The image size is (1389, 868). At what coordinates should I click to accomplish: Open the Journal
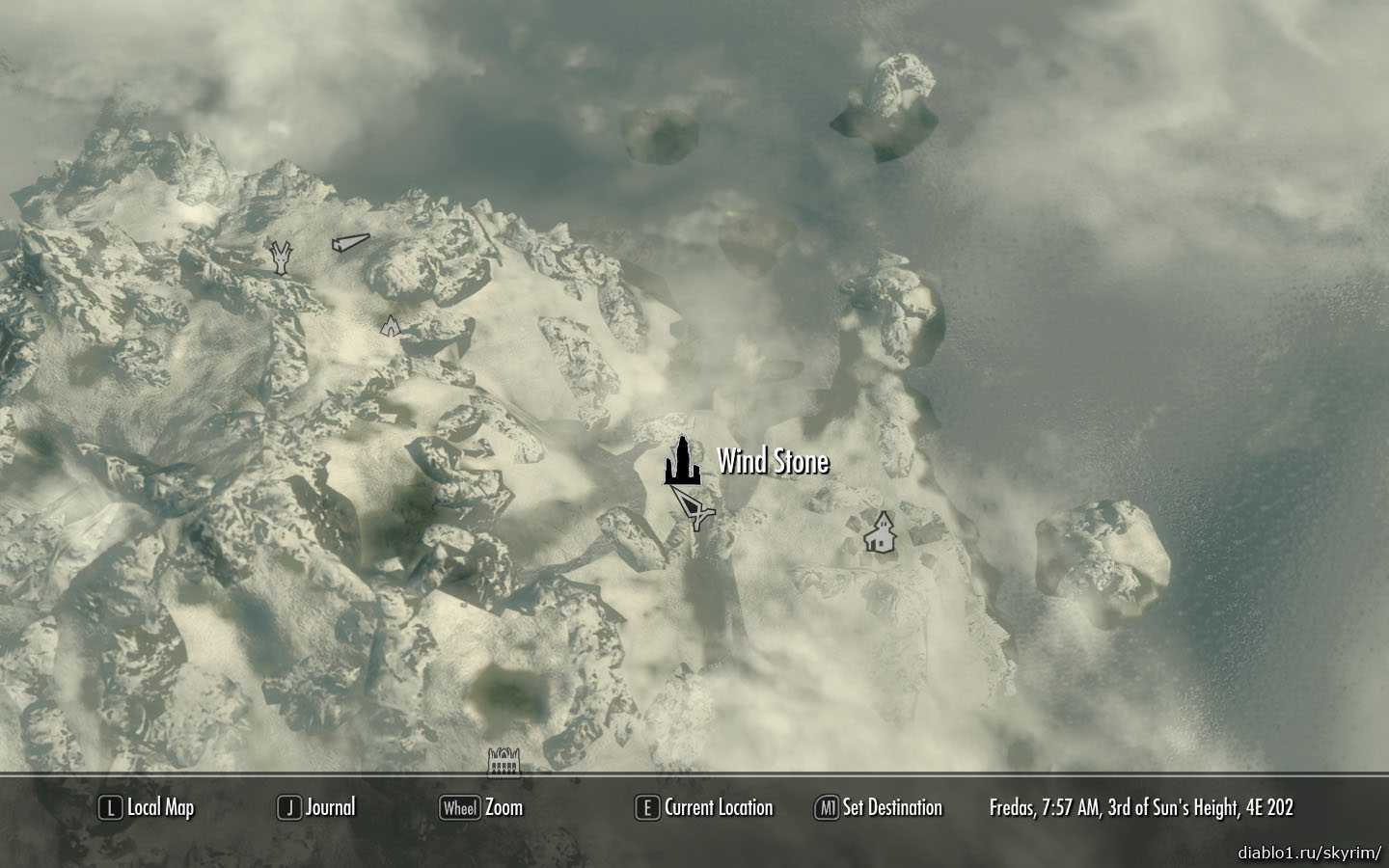pyautogui.click(x=316, y=808)
